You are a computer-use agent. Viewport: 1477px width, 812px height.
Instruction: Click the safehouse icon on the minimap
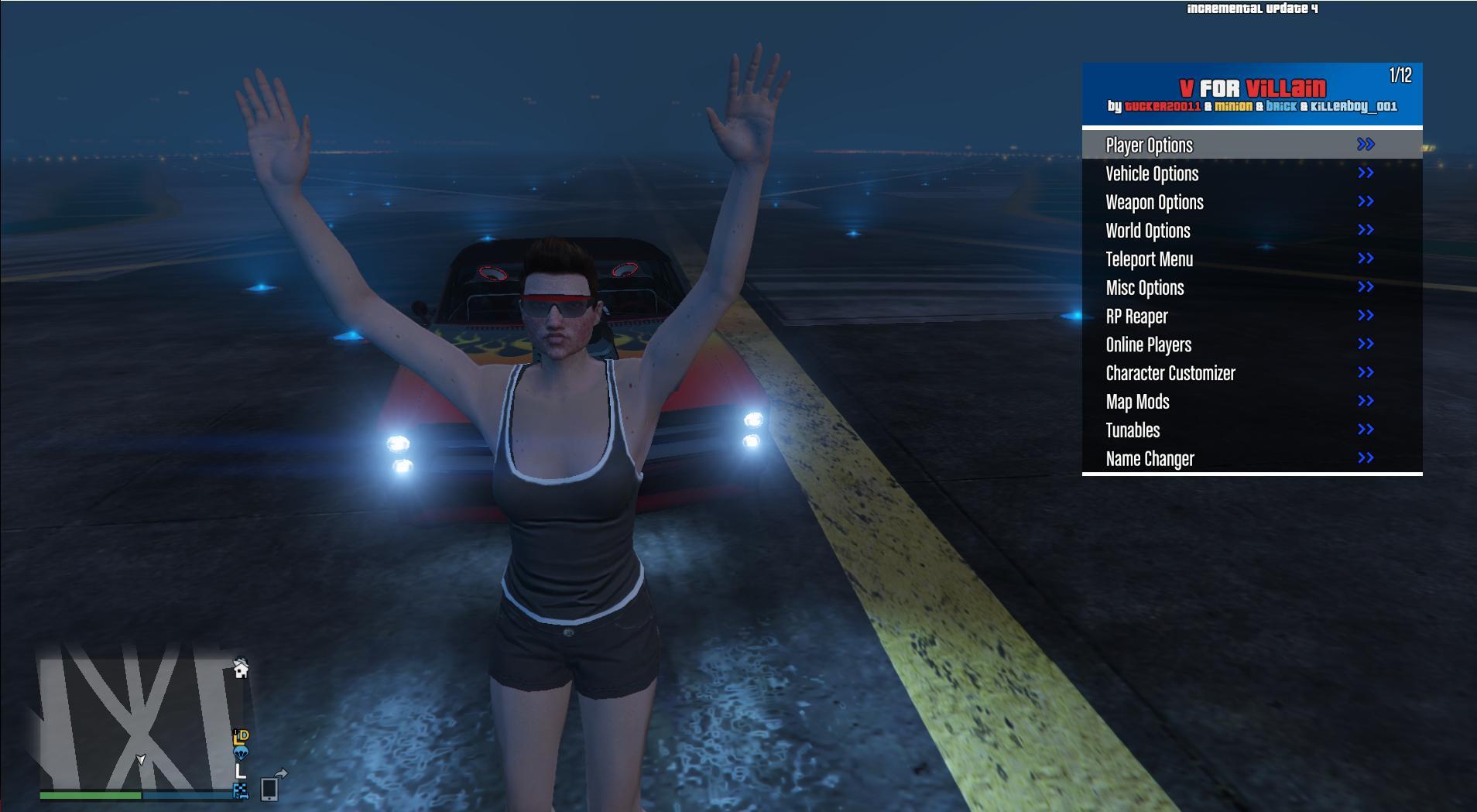[241, 669]
